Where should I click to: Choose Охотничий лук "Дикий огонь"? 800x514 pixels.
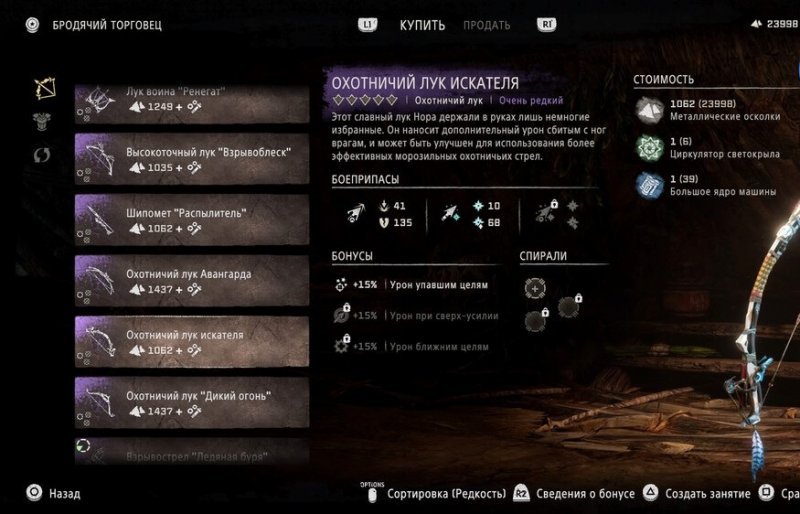tap(190, 403)
